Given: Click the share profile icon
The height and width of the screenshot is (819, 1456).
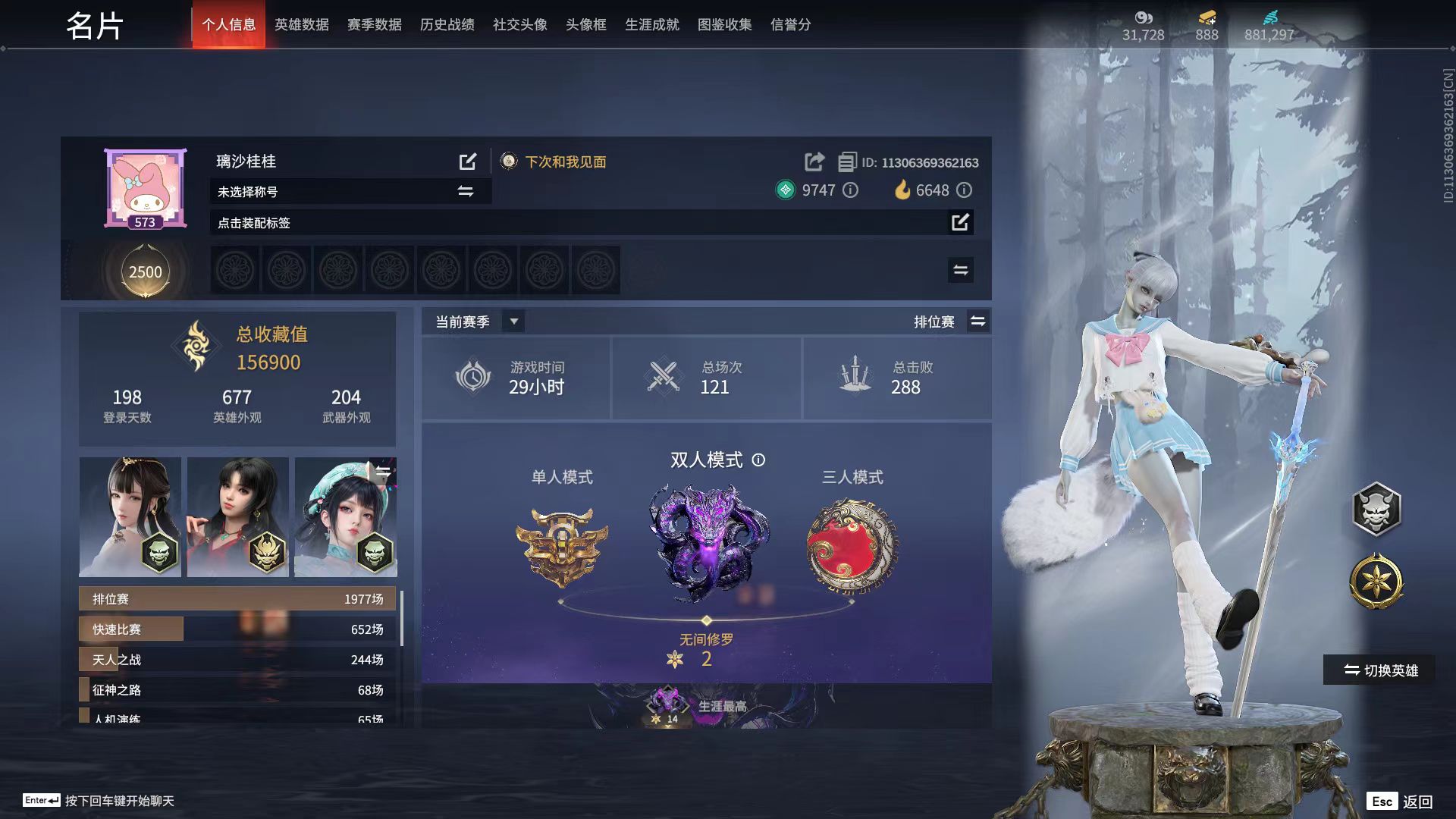Looking at the screenshot, I should pos(814,162).
